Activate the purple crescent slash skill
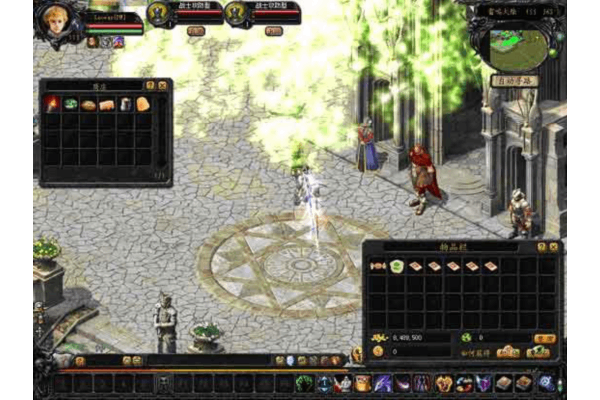 point(403,383)
